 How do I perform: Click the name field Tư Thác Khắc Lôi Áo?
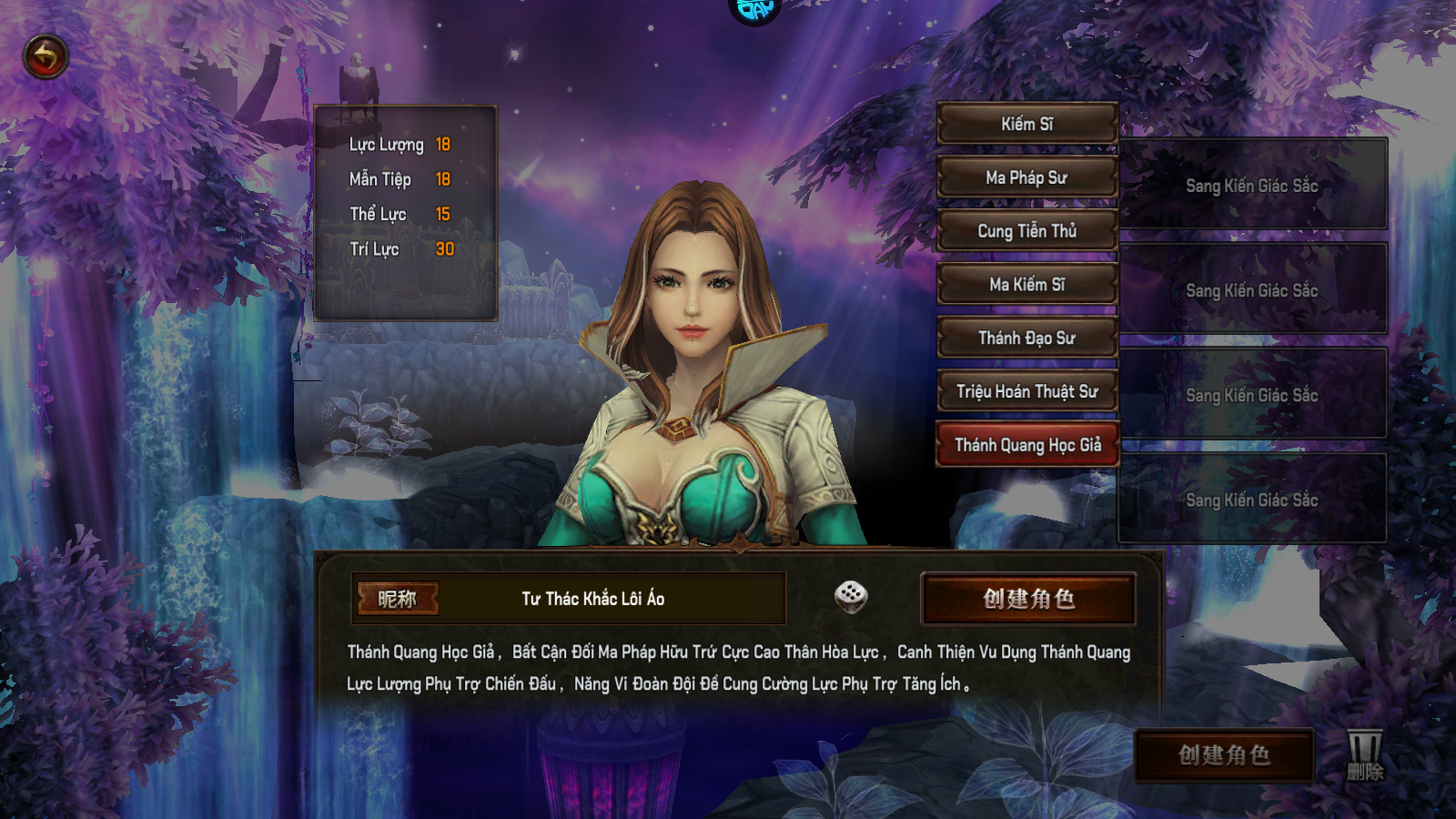[593, 599]
